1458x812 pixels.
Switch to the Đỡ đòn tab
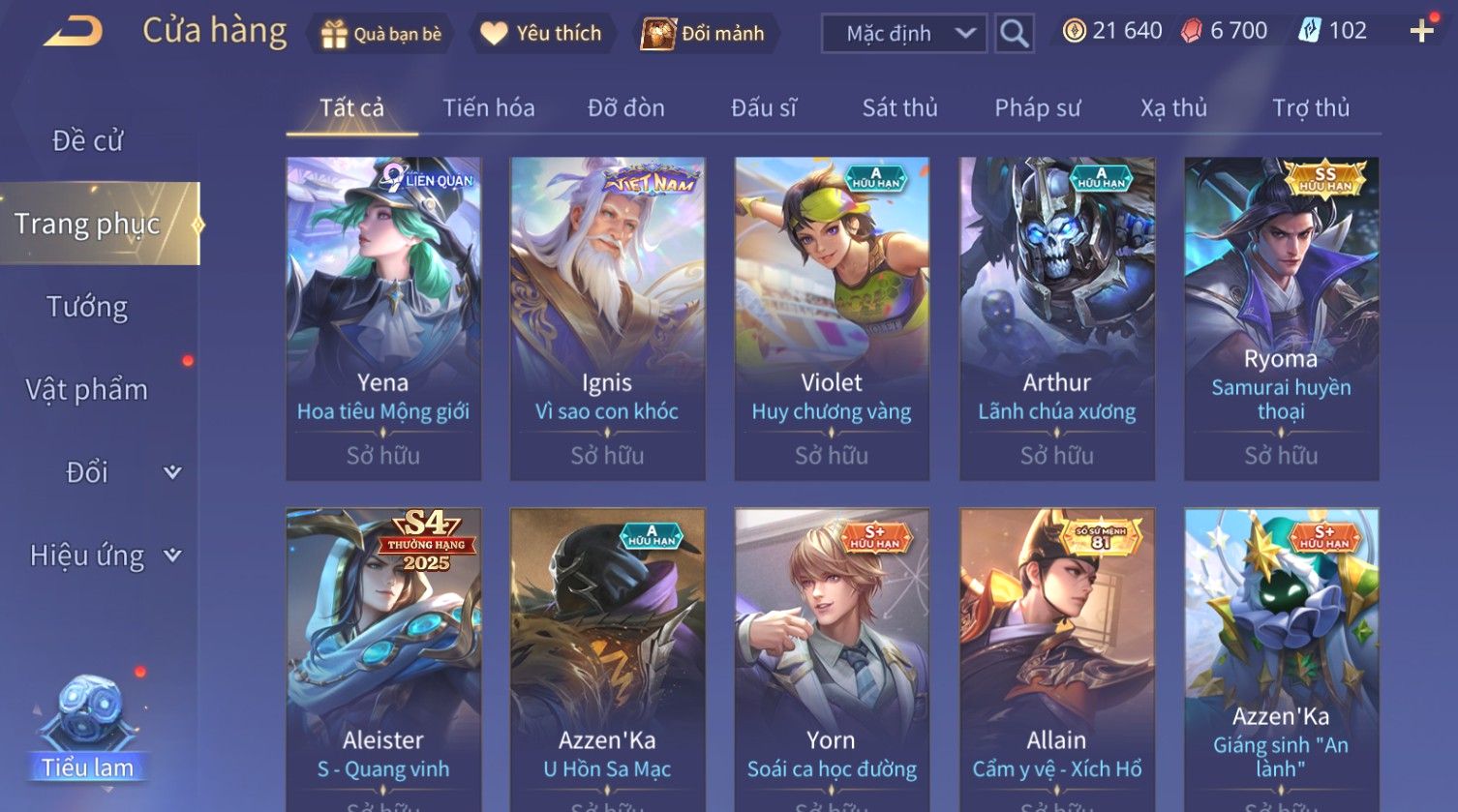[x=625, y=107]
